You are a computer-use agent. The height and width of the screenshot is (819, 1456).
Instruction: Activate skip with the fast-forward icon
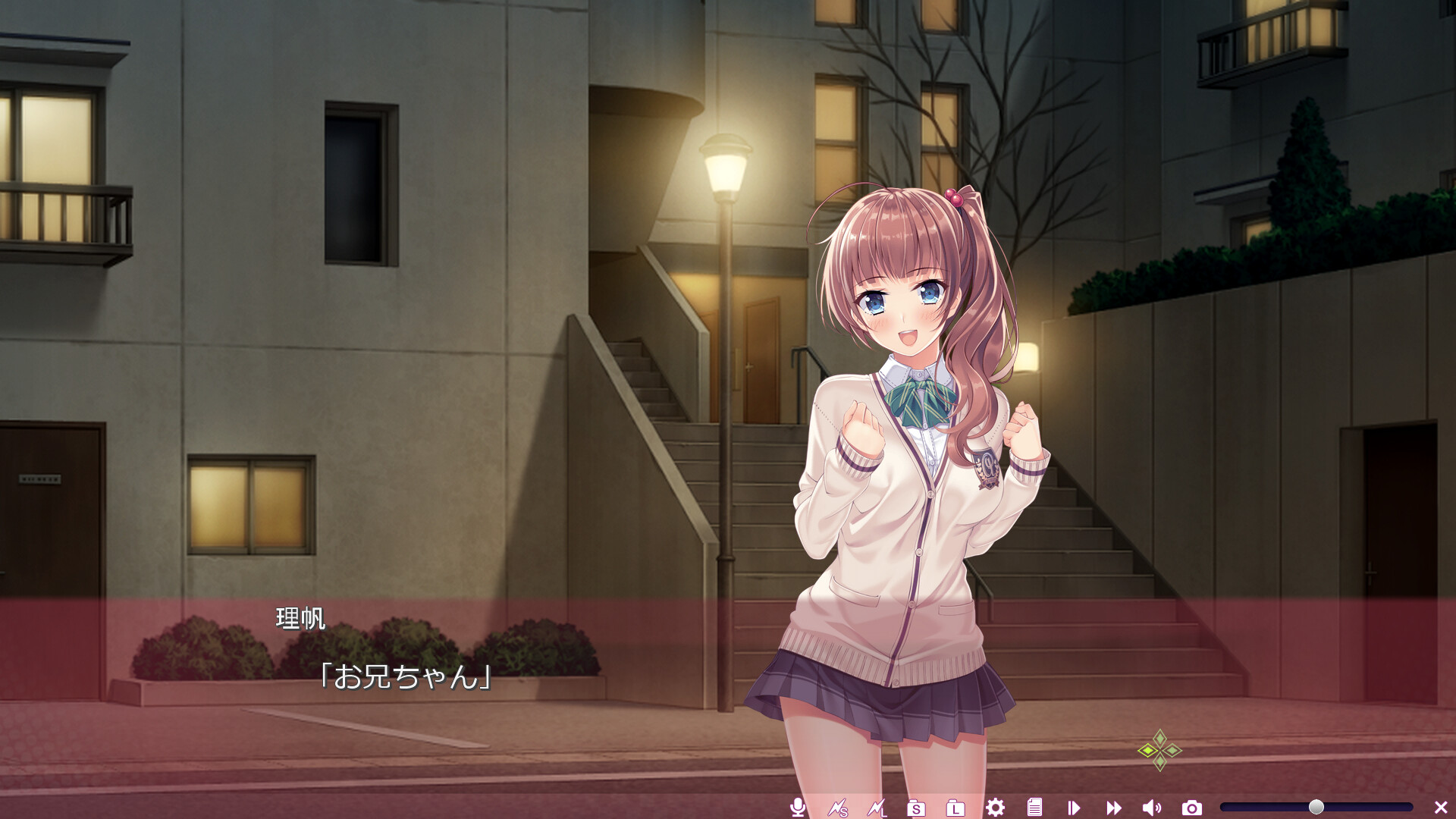coord(1113,808)
